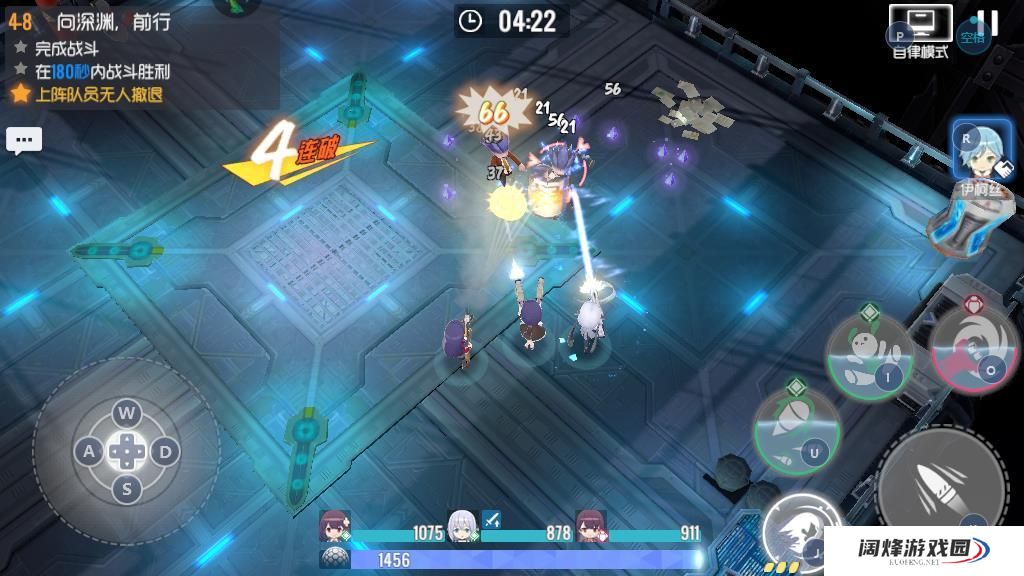Open the 4-8 stage objectives panel
1024x576 pixels.
pos(90,60)
